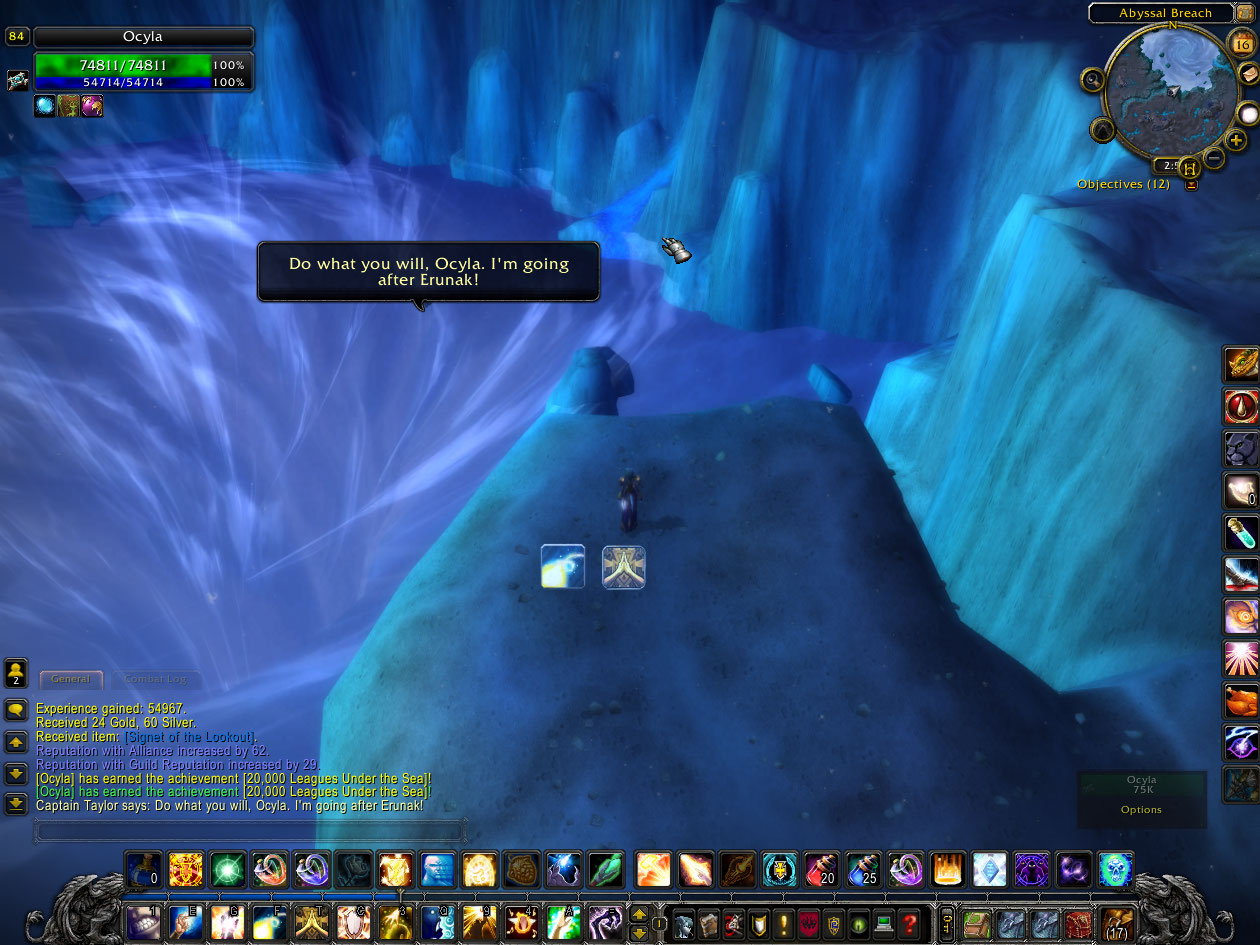
Task: Summon the black panther mount icon
Action: tap(1241, 449)
